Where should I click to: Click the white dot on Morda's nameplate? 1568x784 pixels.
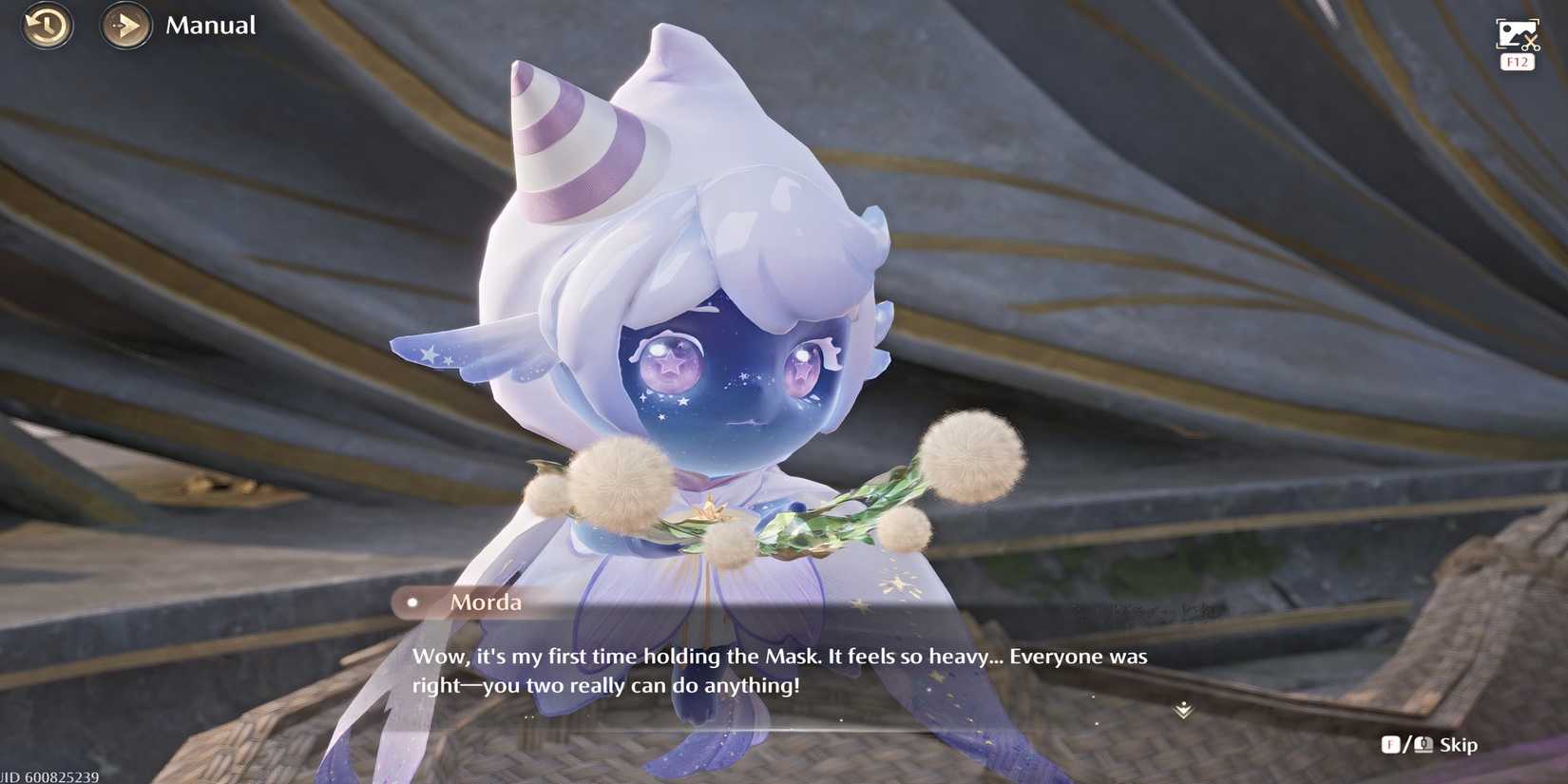click(x=412, y=601)
